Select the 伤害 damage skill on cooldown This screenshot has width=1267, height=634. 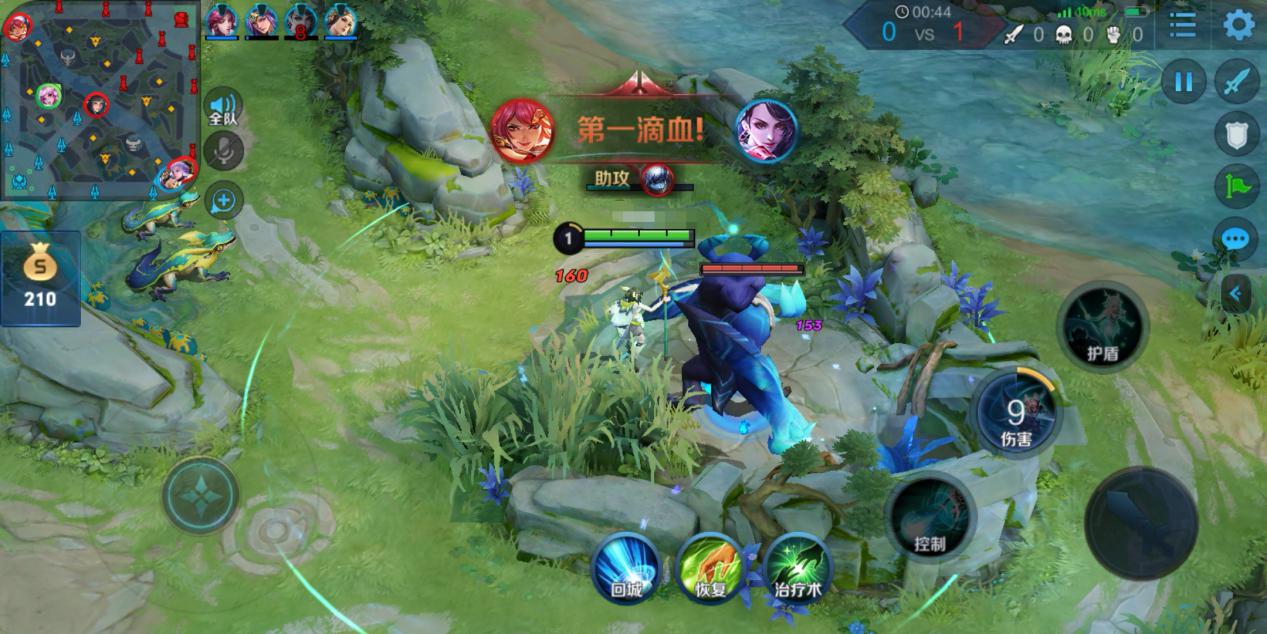pos(1016,412)
